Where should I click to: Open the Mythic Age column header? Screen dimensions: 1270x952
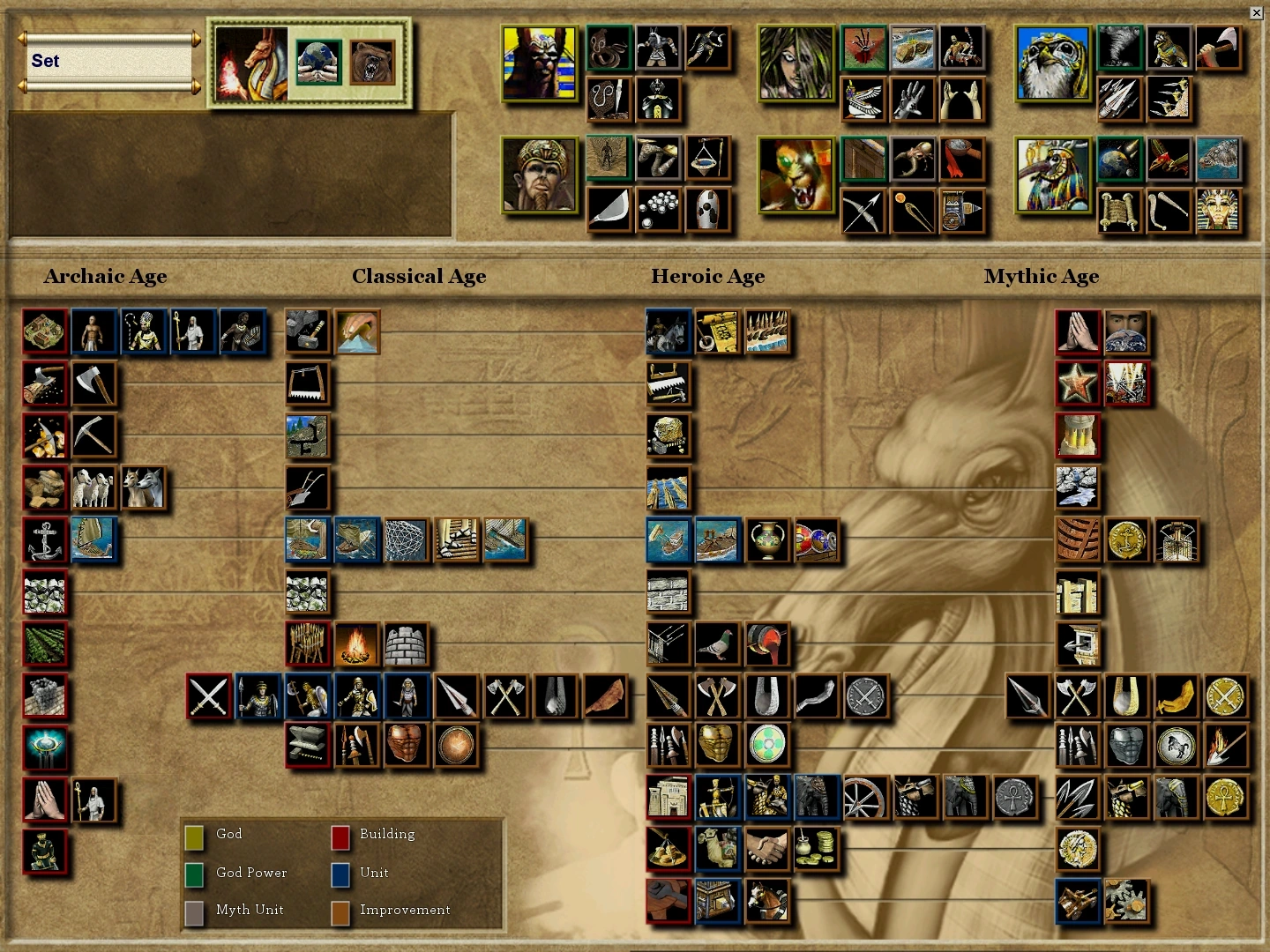1042,276
